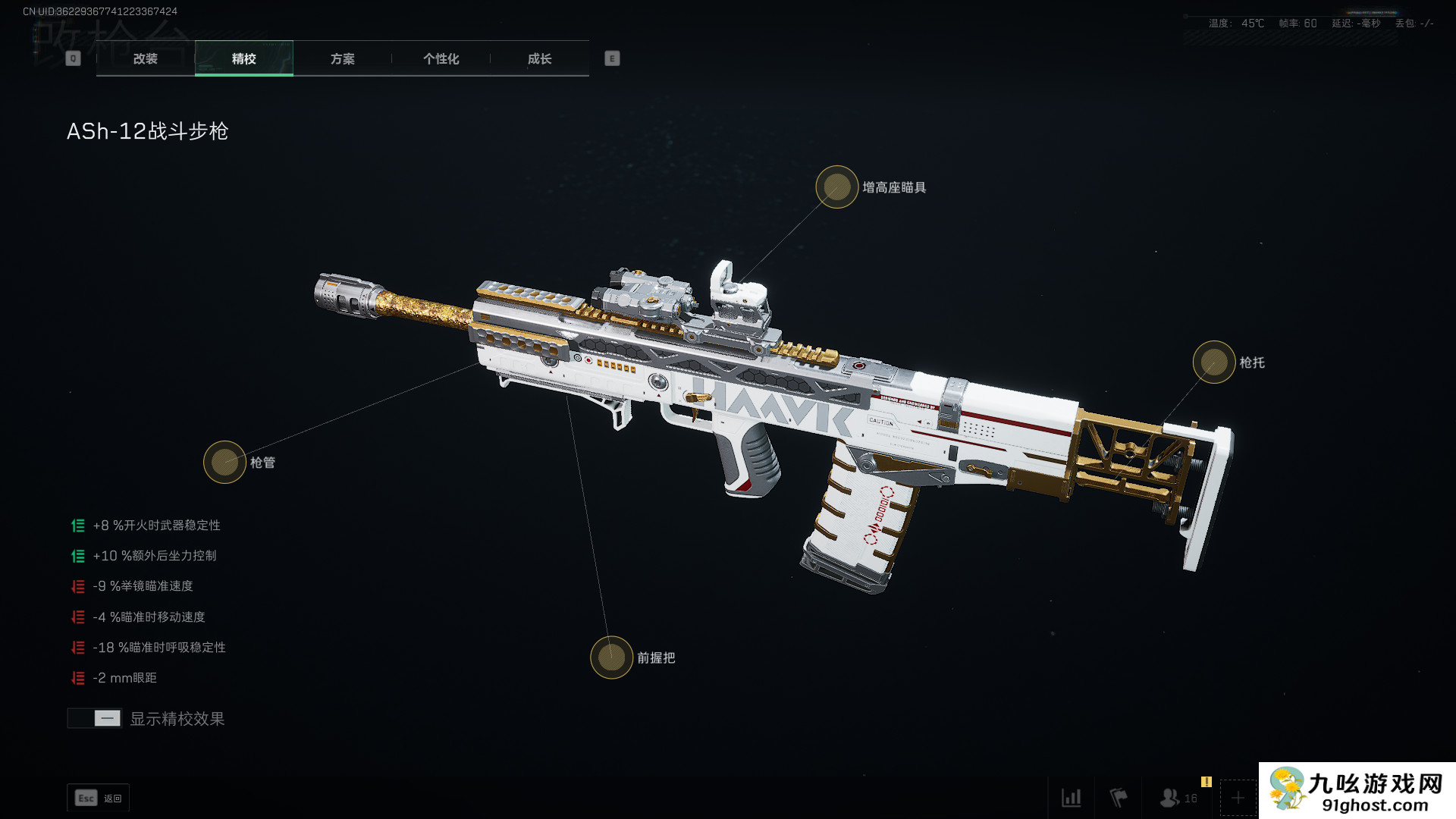Click the Esc 返回 back button
Viewport: 1456px width, 819px height.
99,798
